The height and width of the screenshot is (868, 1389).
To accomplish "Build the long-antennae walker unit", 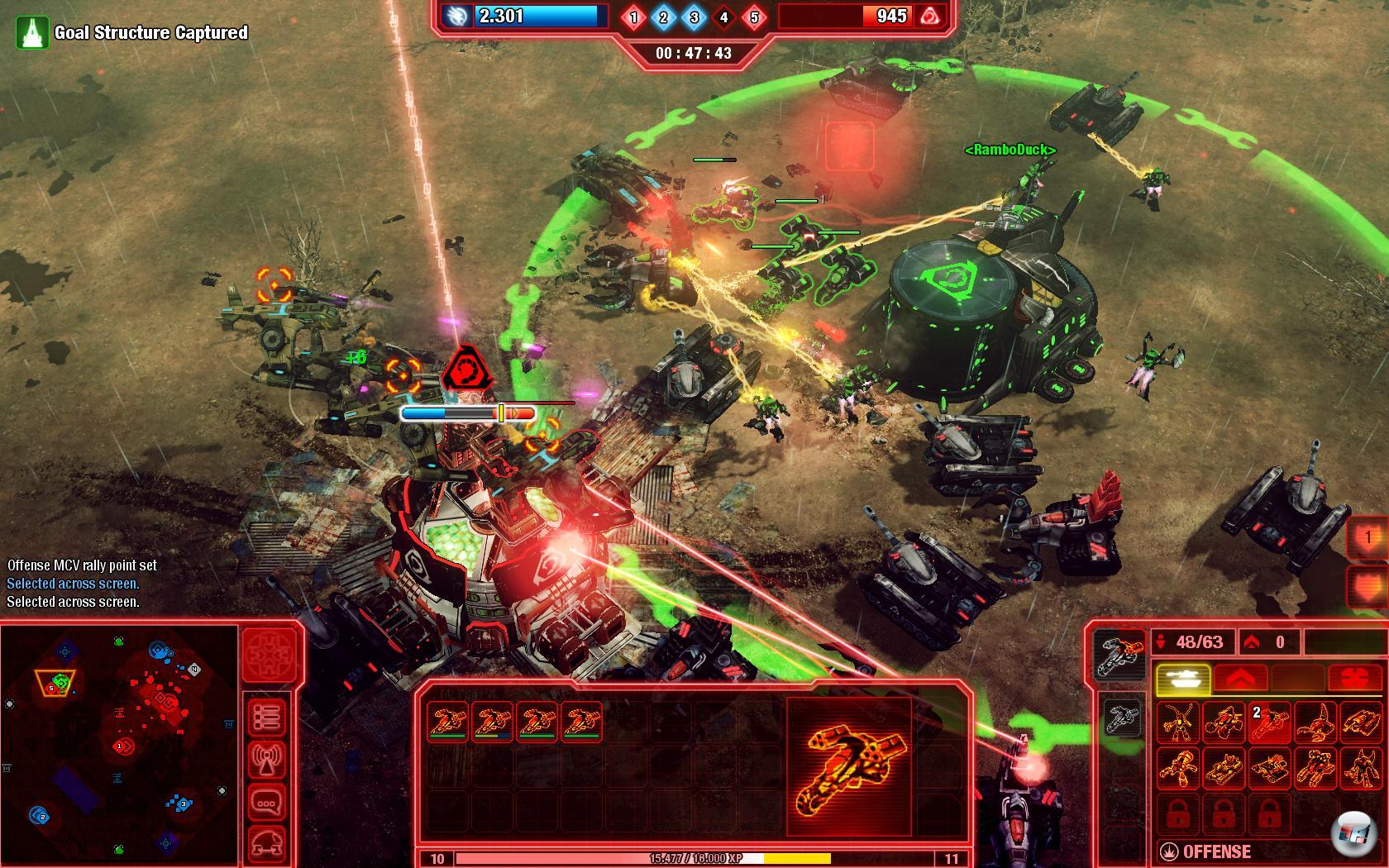I will tap(1177, 723).
